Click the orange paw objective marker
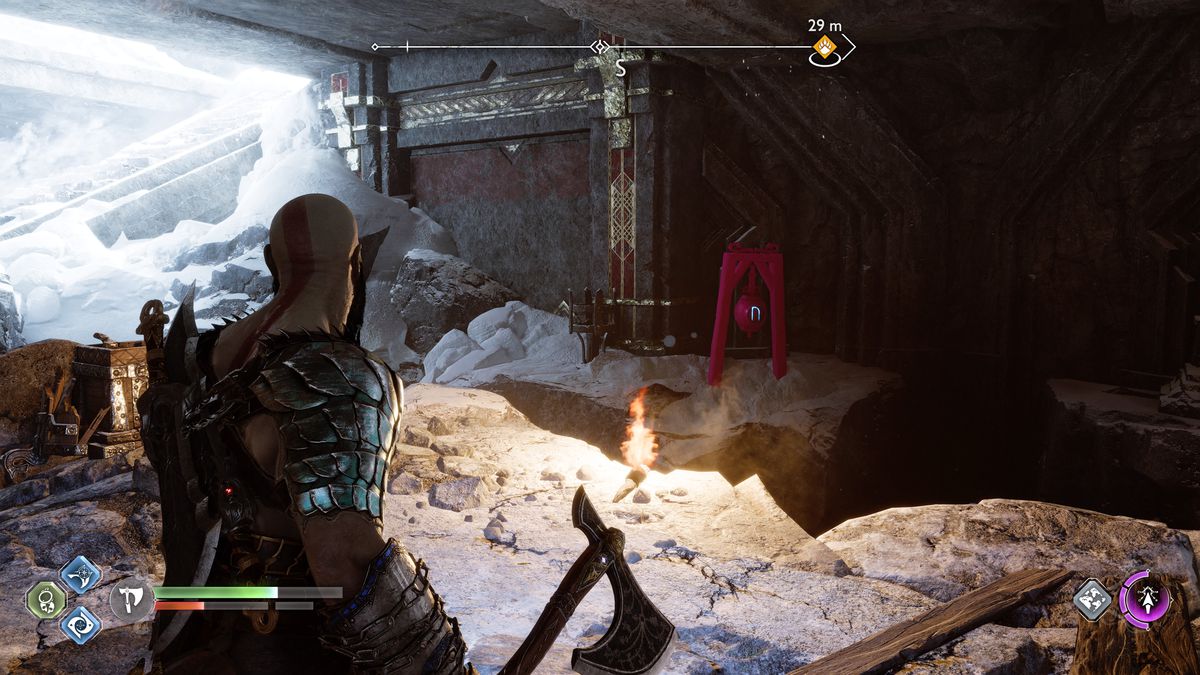This screenshot has width=1200, height=675. pyautogui.click(x=824, y=46)
